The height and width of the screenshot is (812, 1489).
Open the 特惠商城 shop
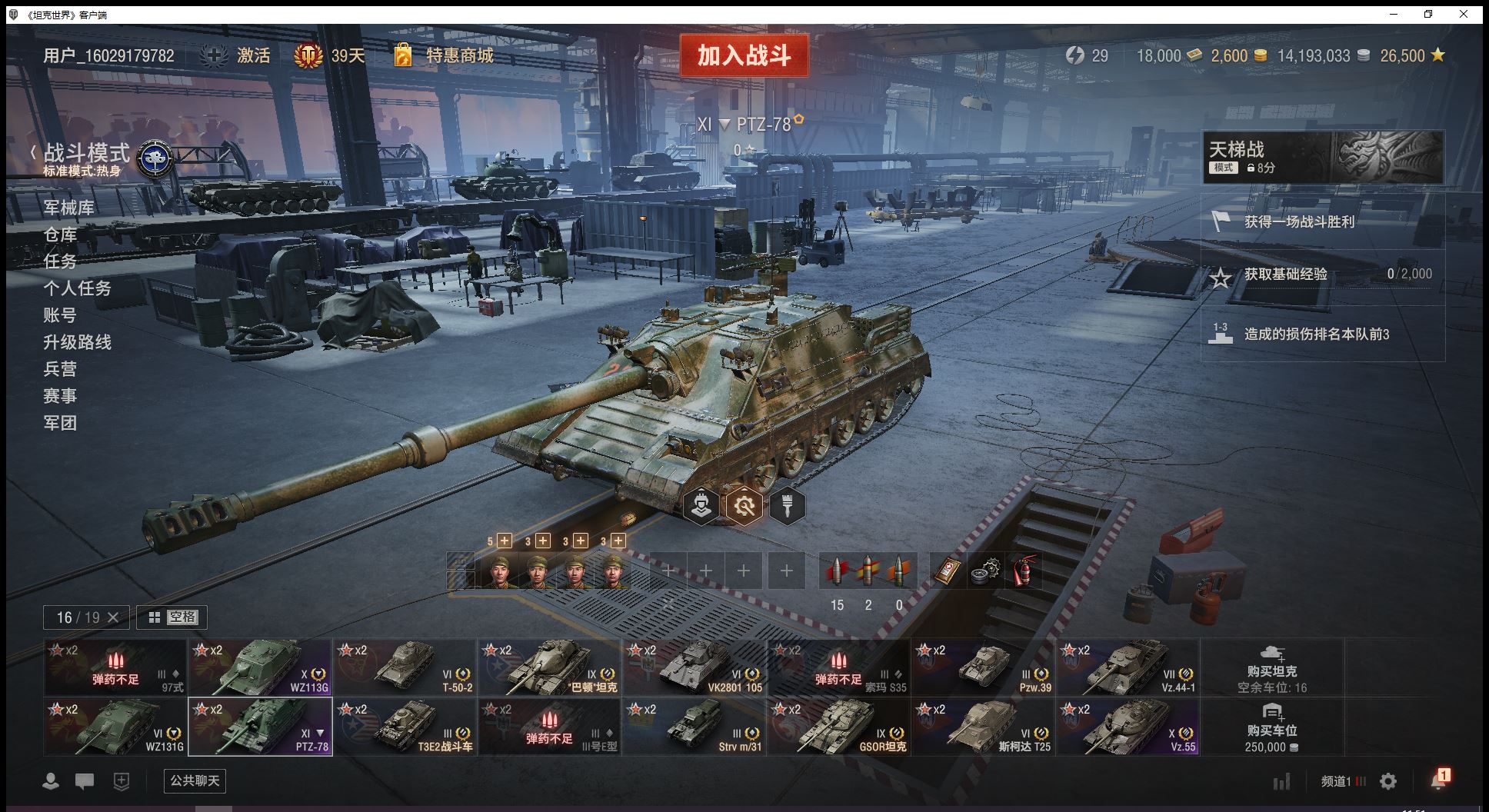click(x=459, y=55)
